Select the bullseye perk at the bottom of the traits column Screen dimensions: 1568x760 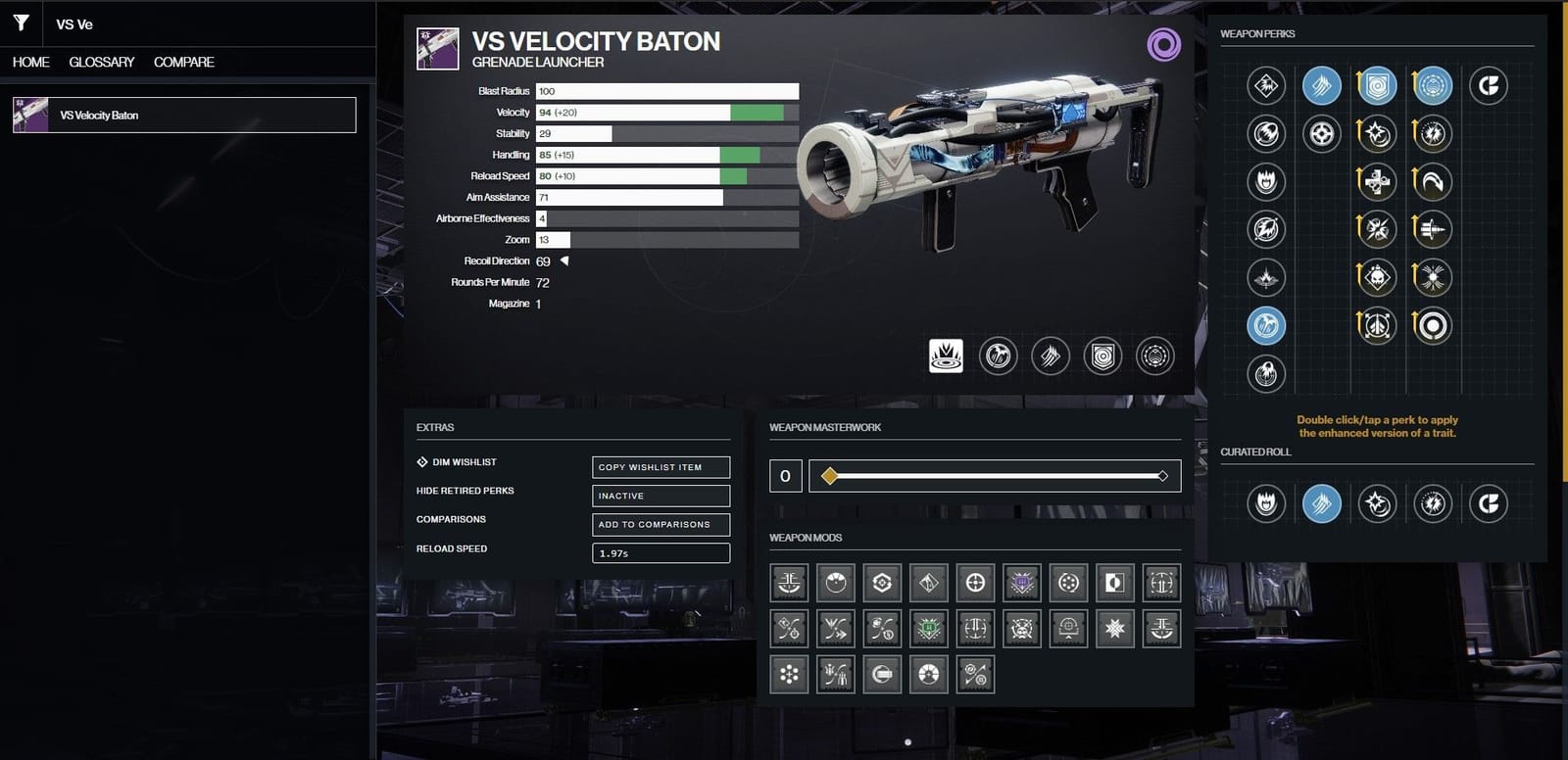pyautogui.click(x=1432, y=324)
